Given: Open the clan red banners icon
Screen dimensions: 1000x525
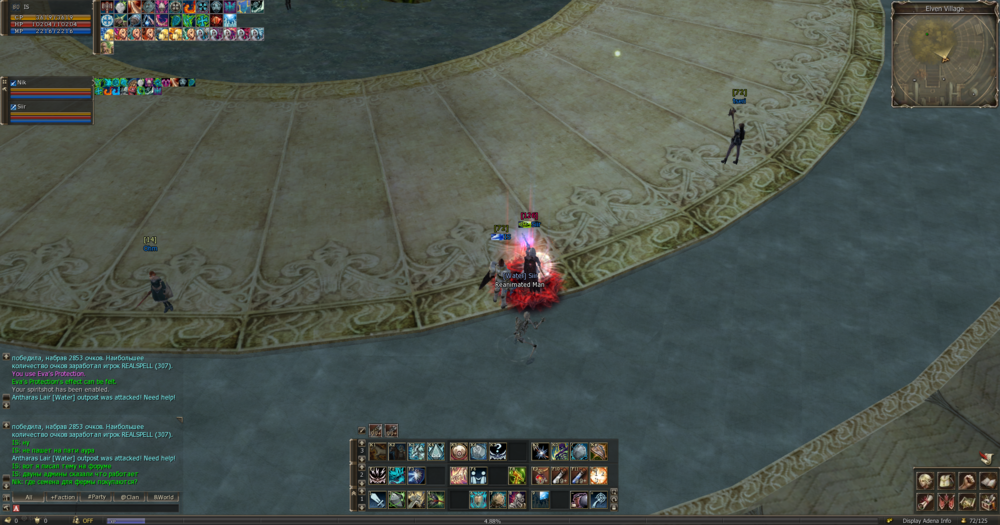Looking at the screenshot, I should point(946,501).
